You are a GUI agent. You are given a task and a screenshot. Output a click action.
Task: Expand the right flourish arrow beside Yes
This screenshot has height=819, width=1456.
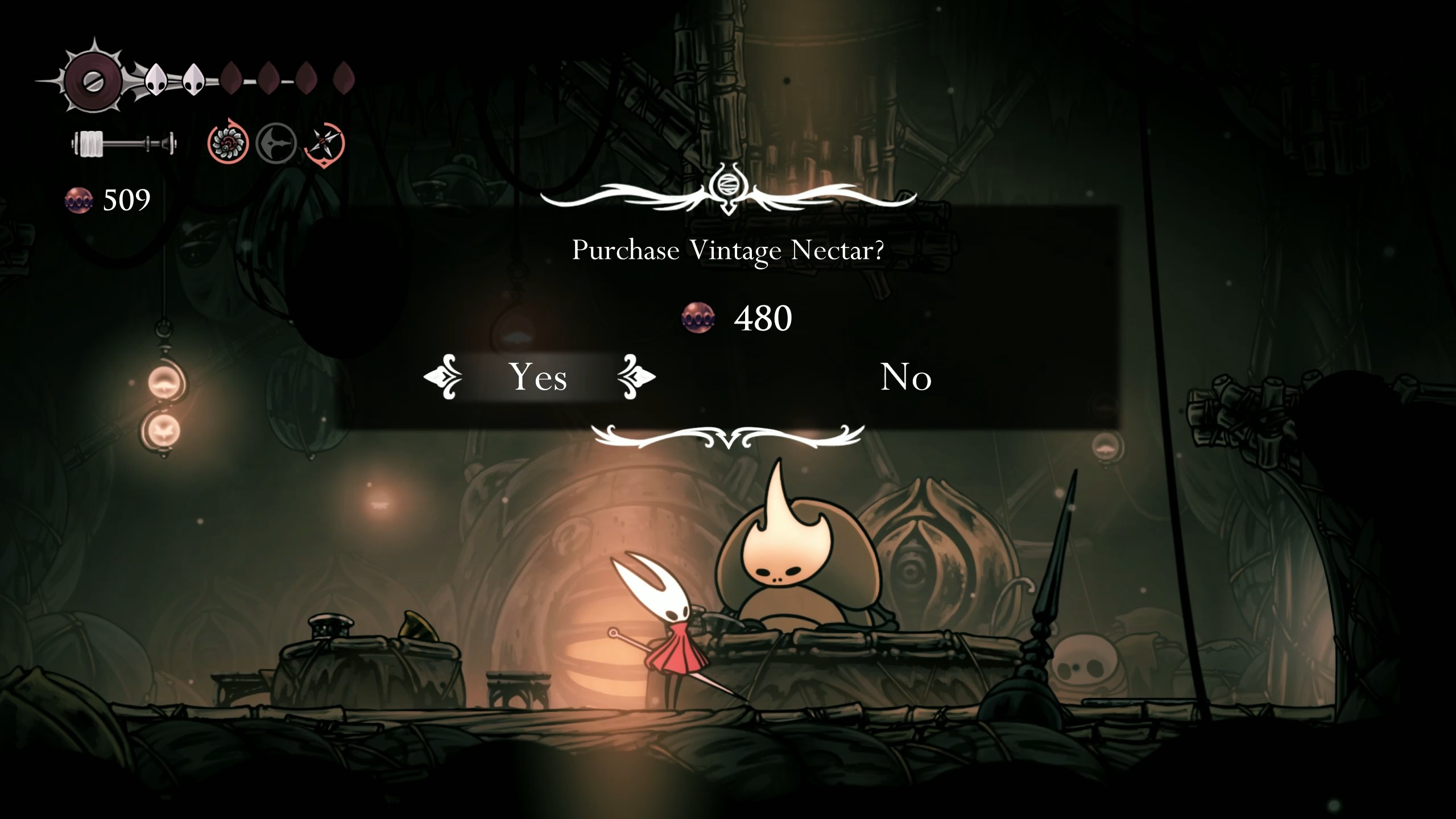pos(637,377)
